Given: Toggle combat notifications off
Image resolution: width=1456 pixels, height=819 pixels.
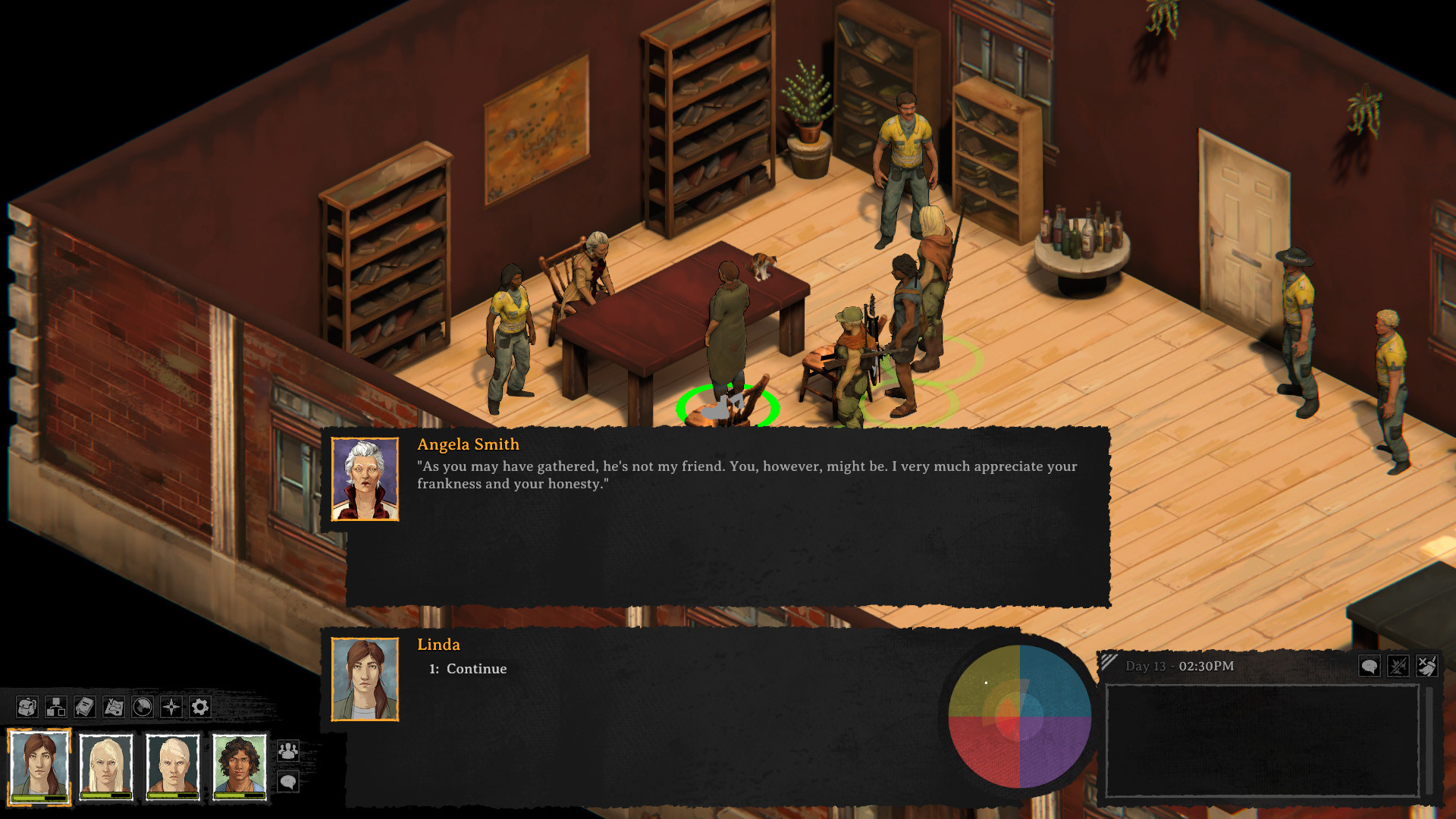Looking at the screenshot, I should click(x=1399, y=665).
